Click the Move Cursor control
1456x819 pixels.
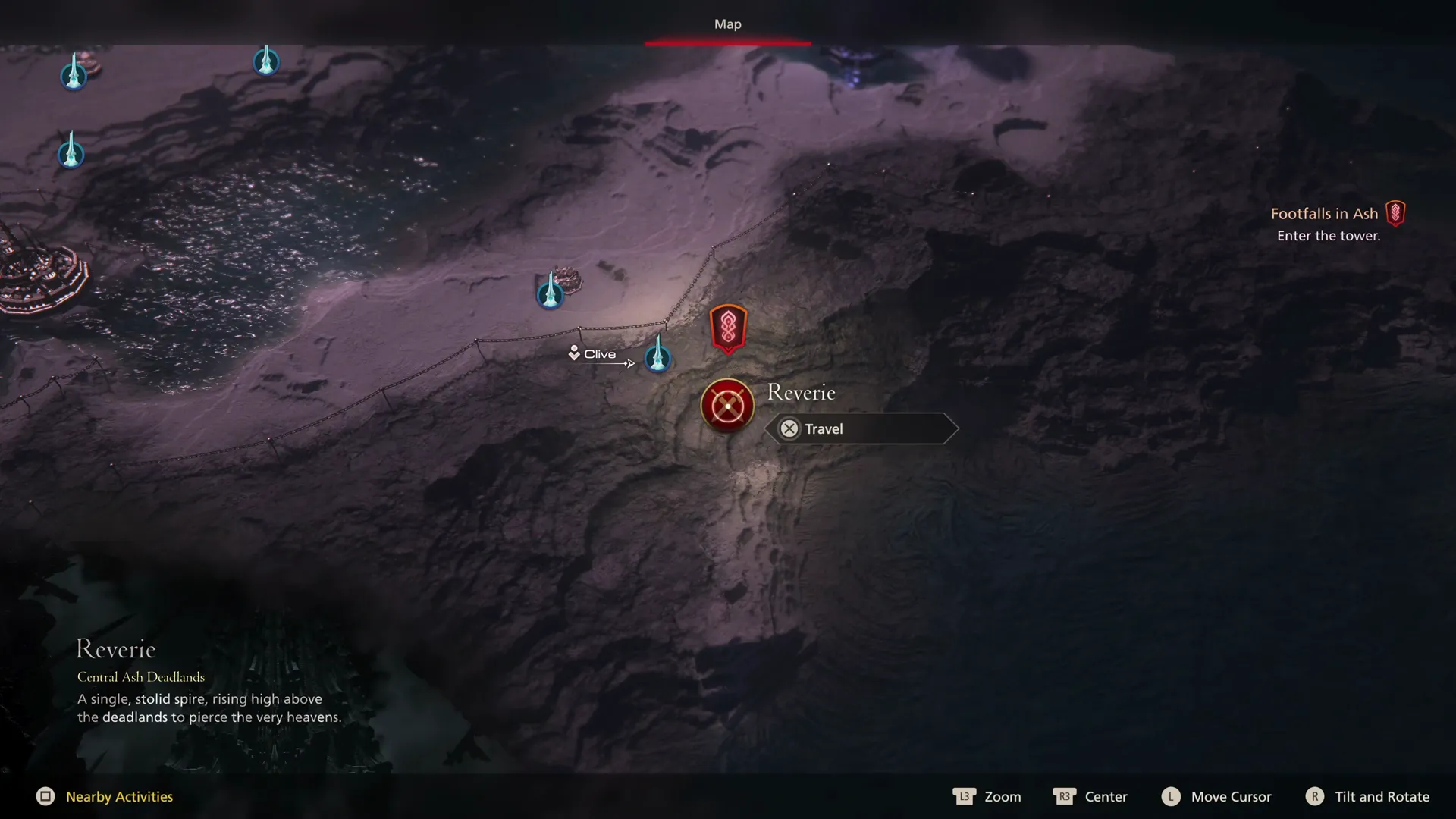coord(1216,796)
